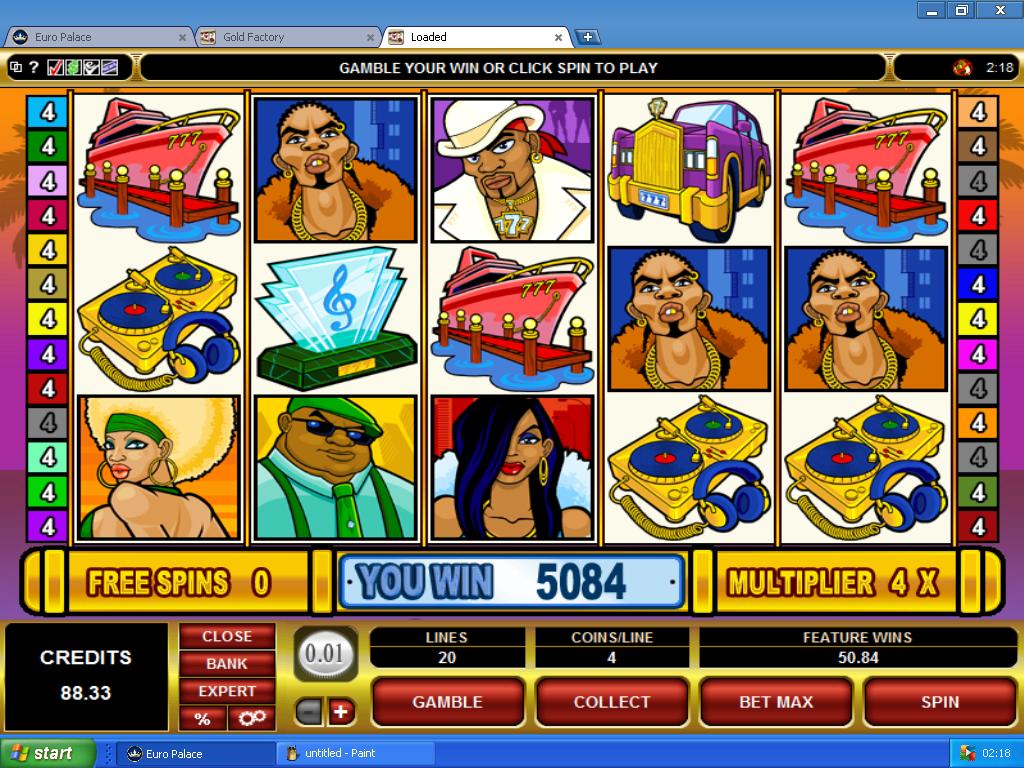The width and height of the screenshot is (1024, 768).
Task: Collect the winnings
Action: tap(611, 702)
